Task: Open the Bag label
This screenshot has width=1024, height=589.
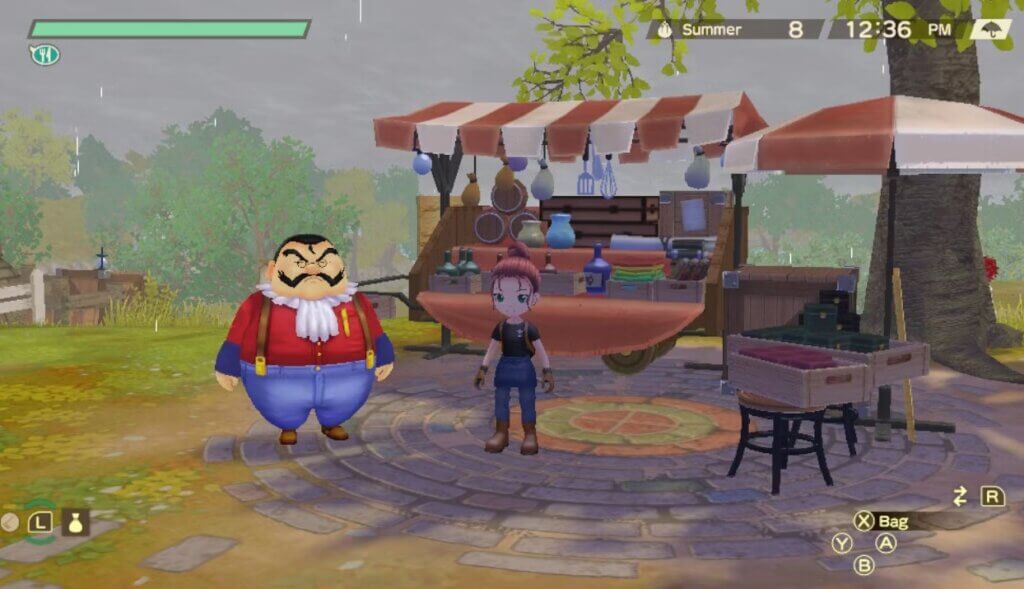Action: pos(893,521)
